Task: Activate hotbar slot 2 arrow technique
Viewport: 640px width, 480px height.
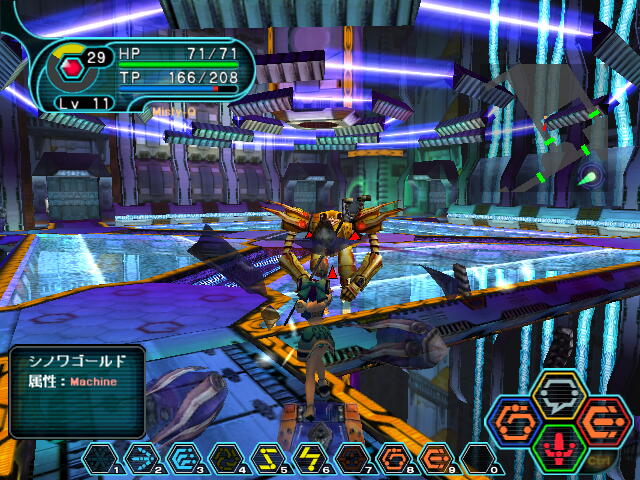Action: pos(142,459)
